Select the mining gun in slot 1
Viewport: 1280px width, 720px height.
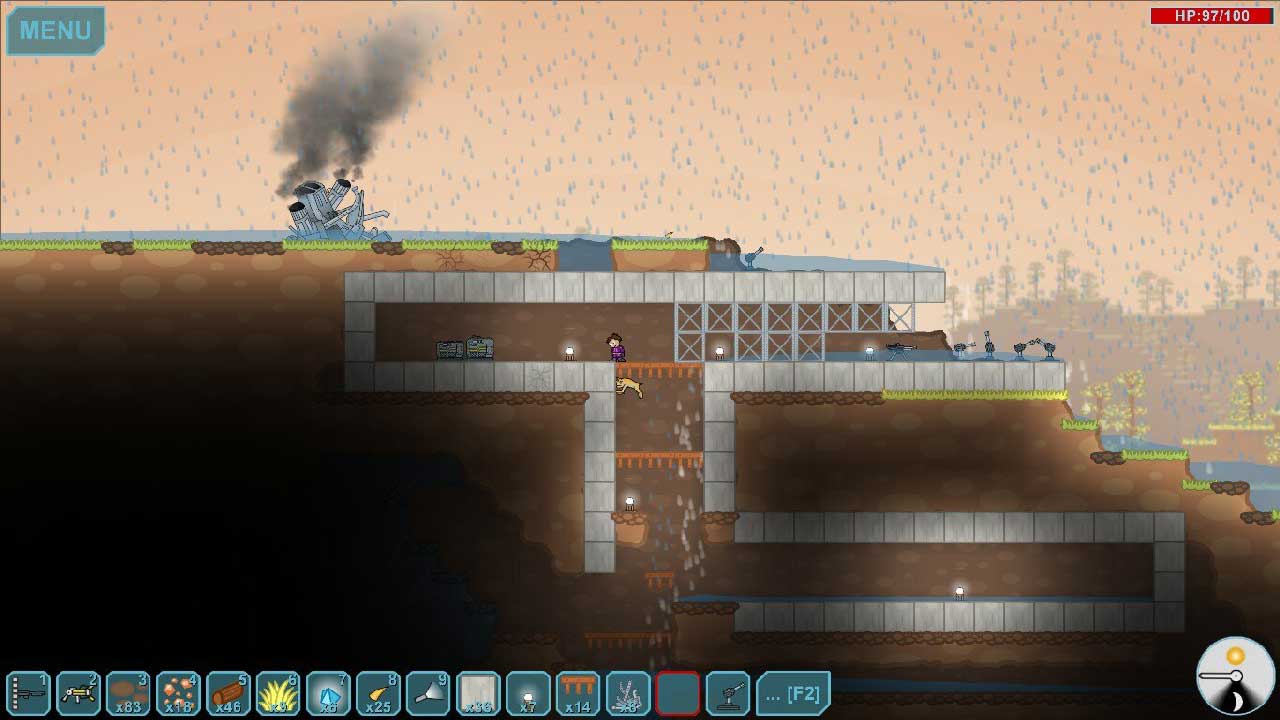tap(28, 693)
